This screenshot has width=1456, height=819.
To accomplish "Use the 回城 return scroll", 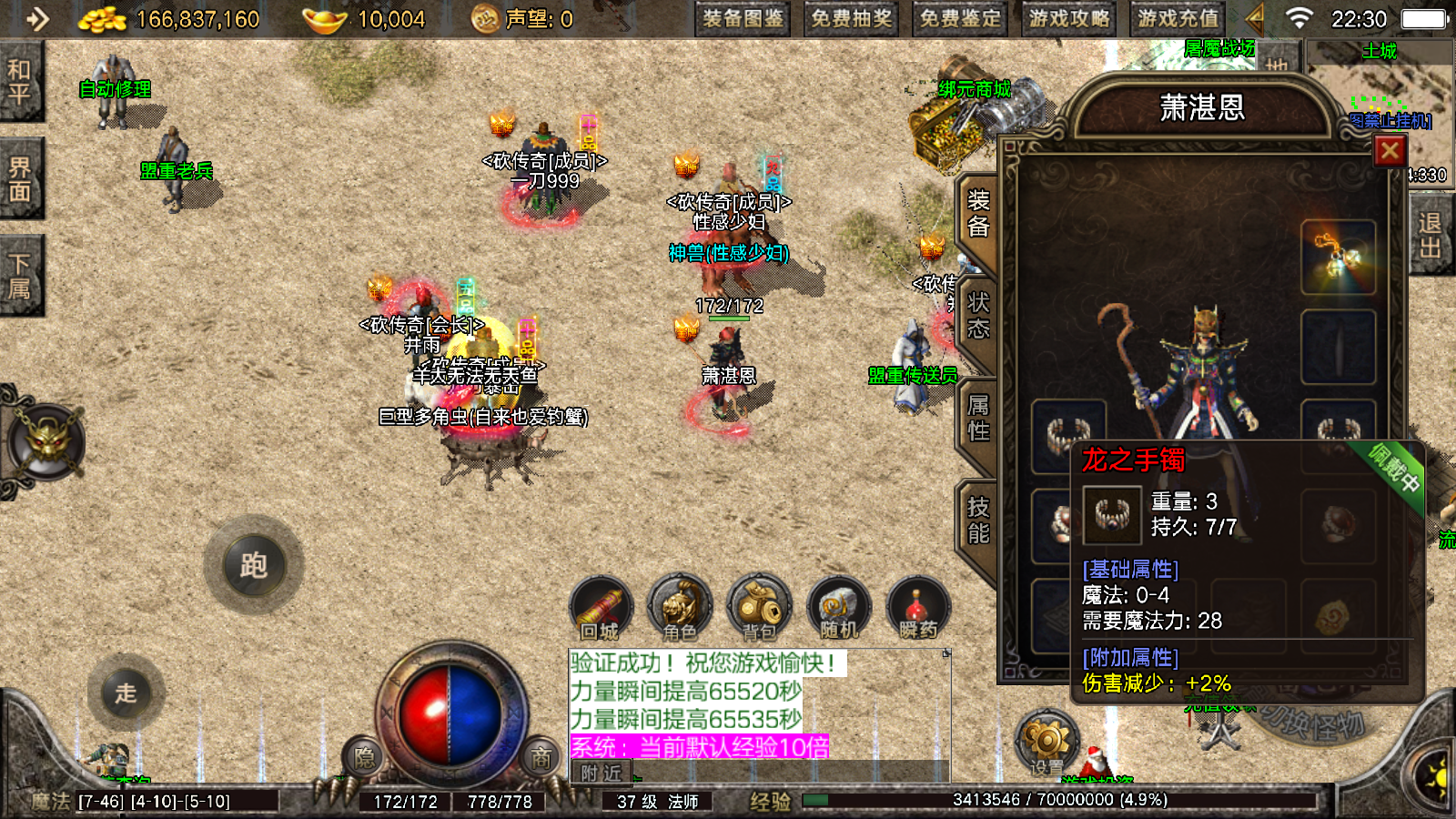I will pos(601,607).
